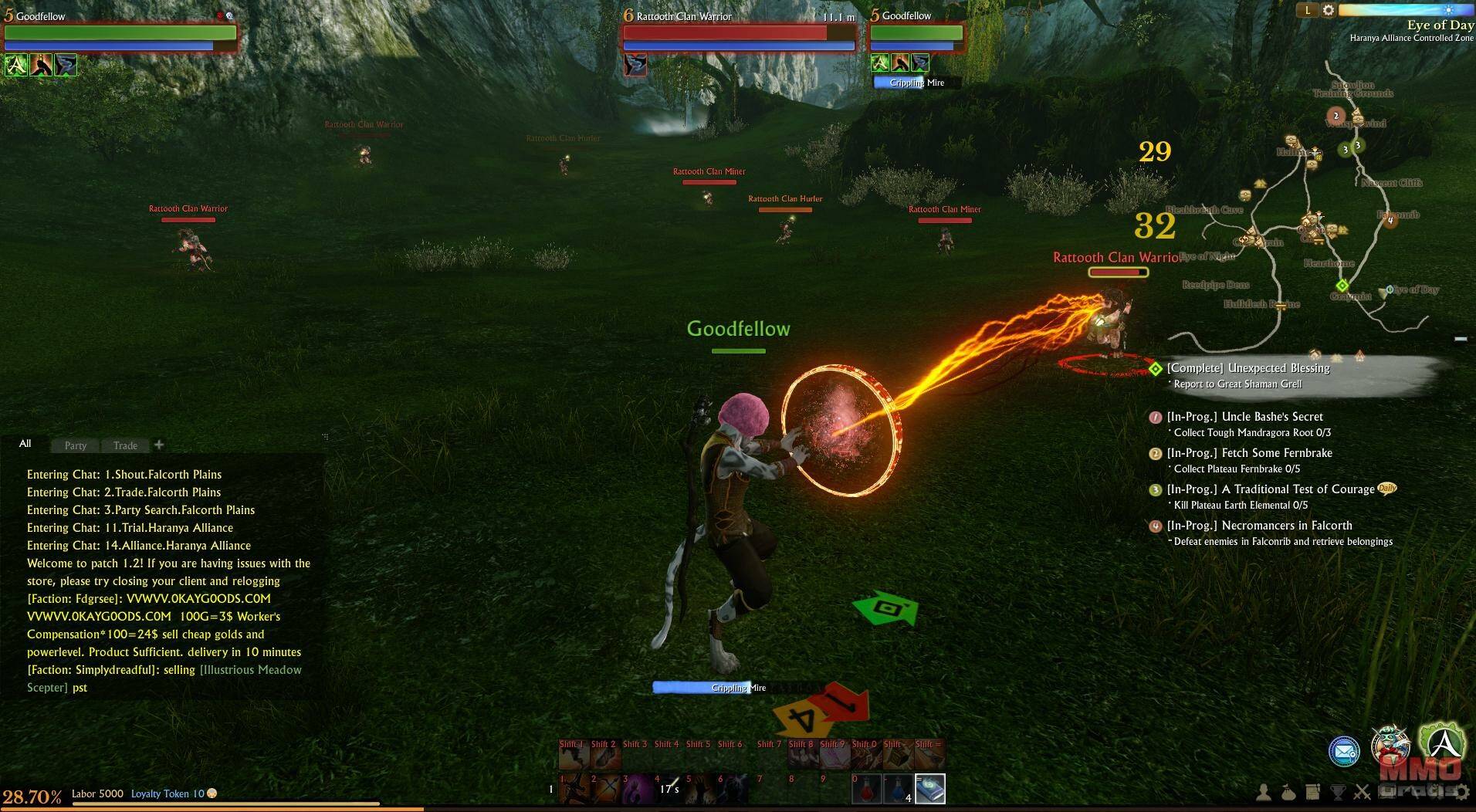This screenshot has height=812, width=1476.
Task: Open the inventory bag icon
Action: point(1288,793)
